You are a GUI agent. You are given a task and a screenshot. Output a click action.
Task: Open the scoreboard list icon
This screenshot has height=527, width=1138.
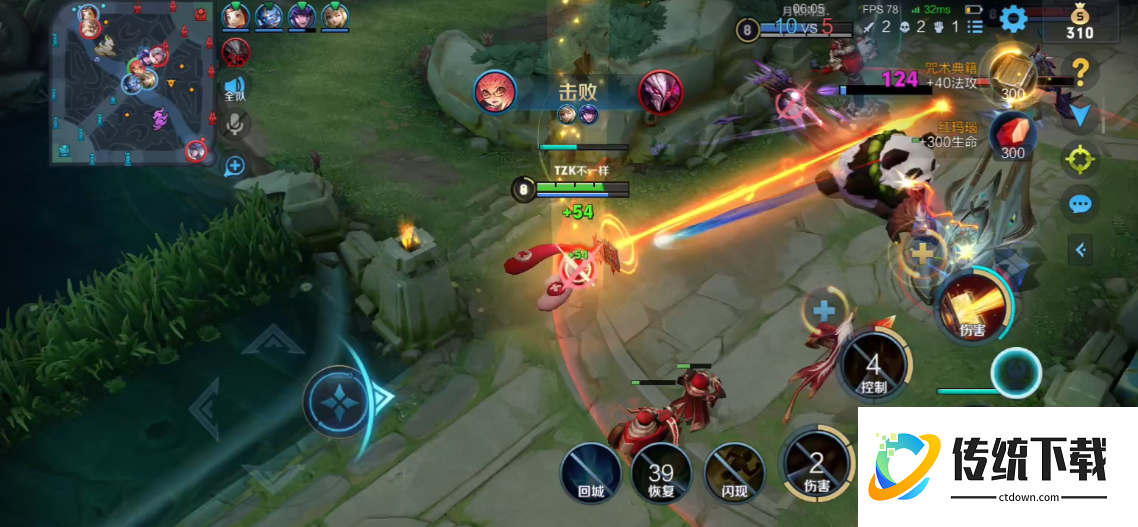pos(975,27)
